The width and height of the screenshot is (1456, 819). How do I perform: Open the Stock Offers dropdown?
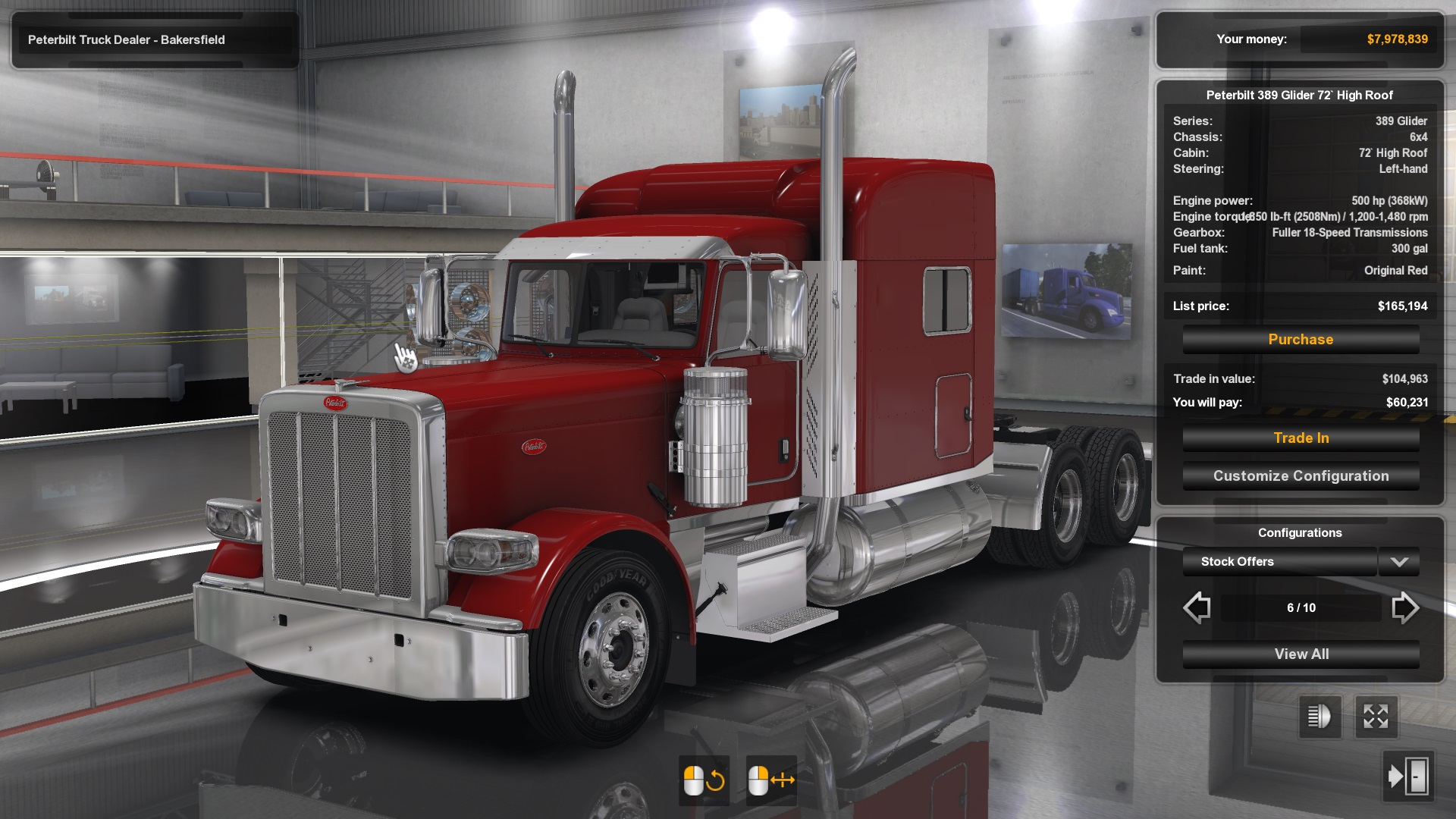pyautogui.click(x=1398, y=562)
